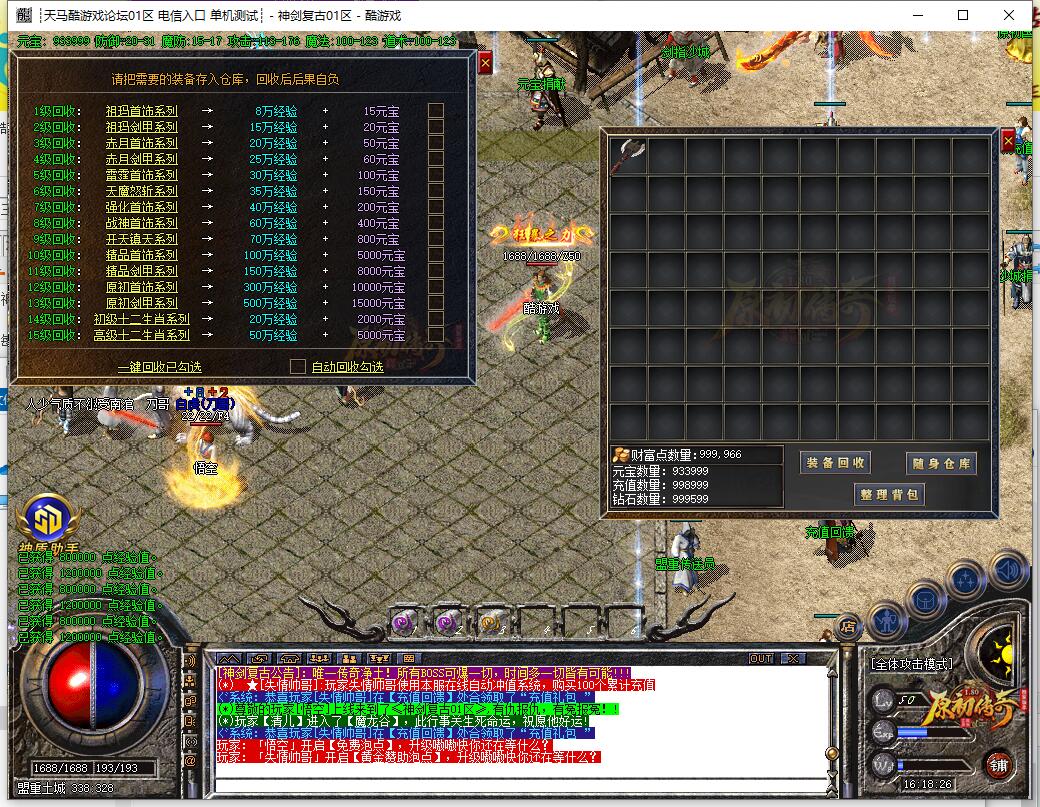Enable the 自动回收勾选 checkbox
The image size is (1040, 807).
[x=297, y=367]
